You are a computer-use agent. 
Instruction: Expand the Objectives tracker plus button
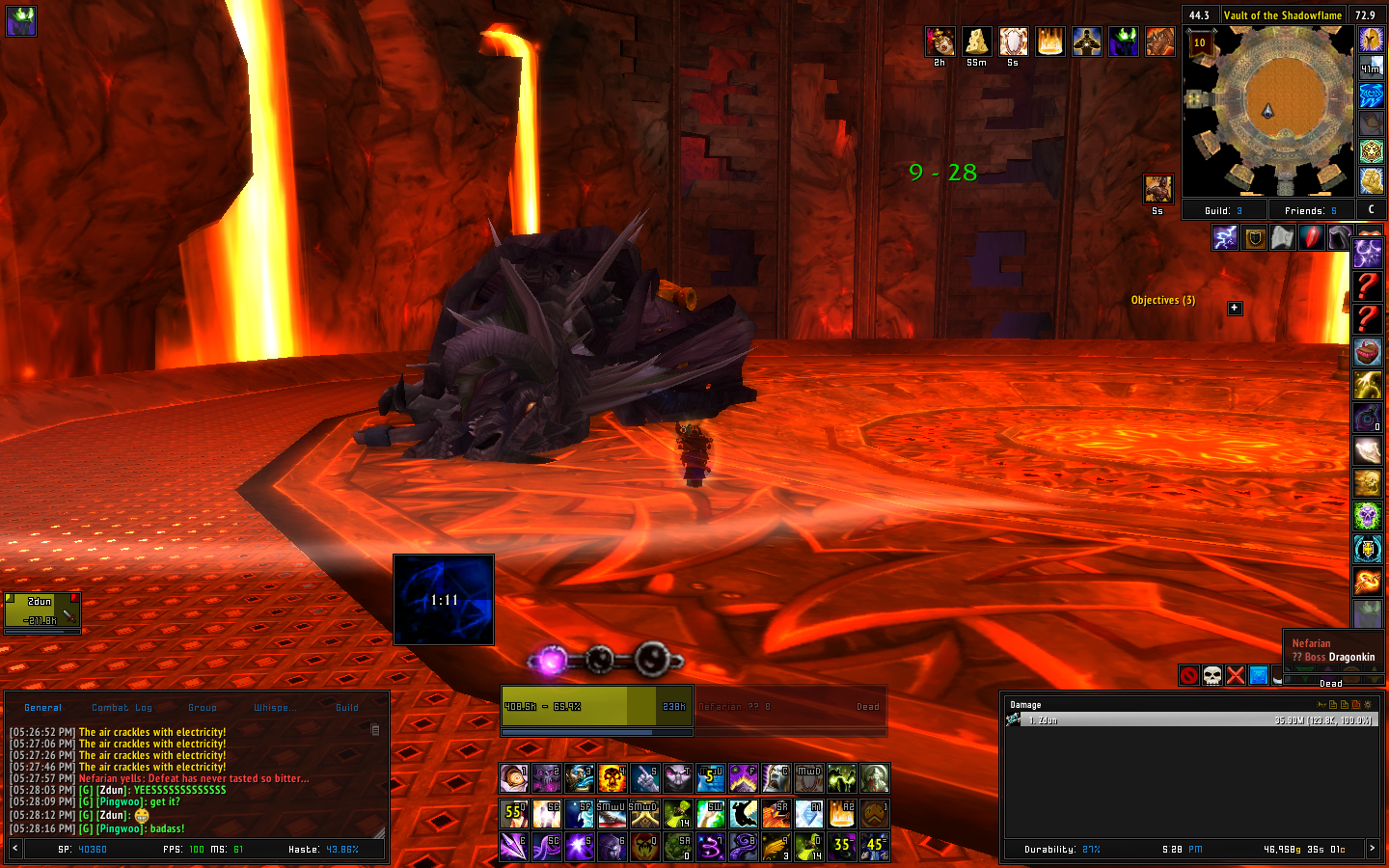click(x=1235, y=308)
